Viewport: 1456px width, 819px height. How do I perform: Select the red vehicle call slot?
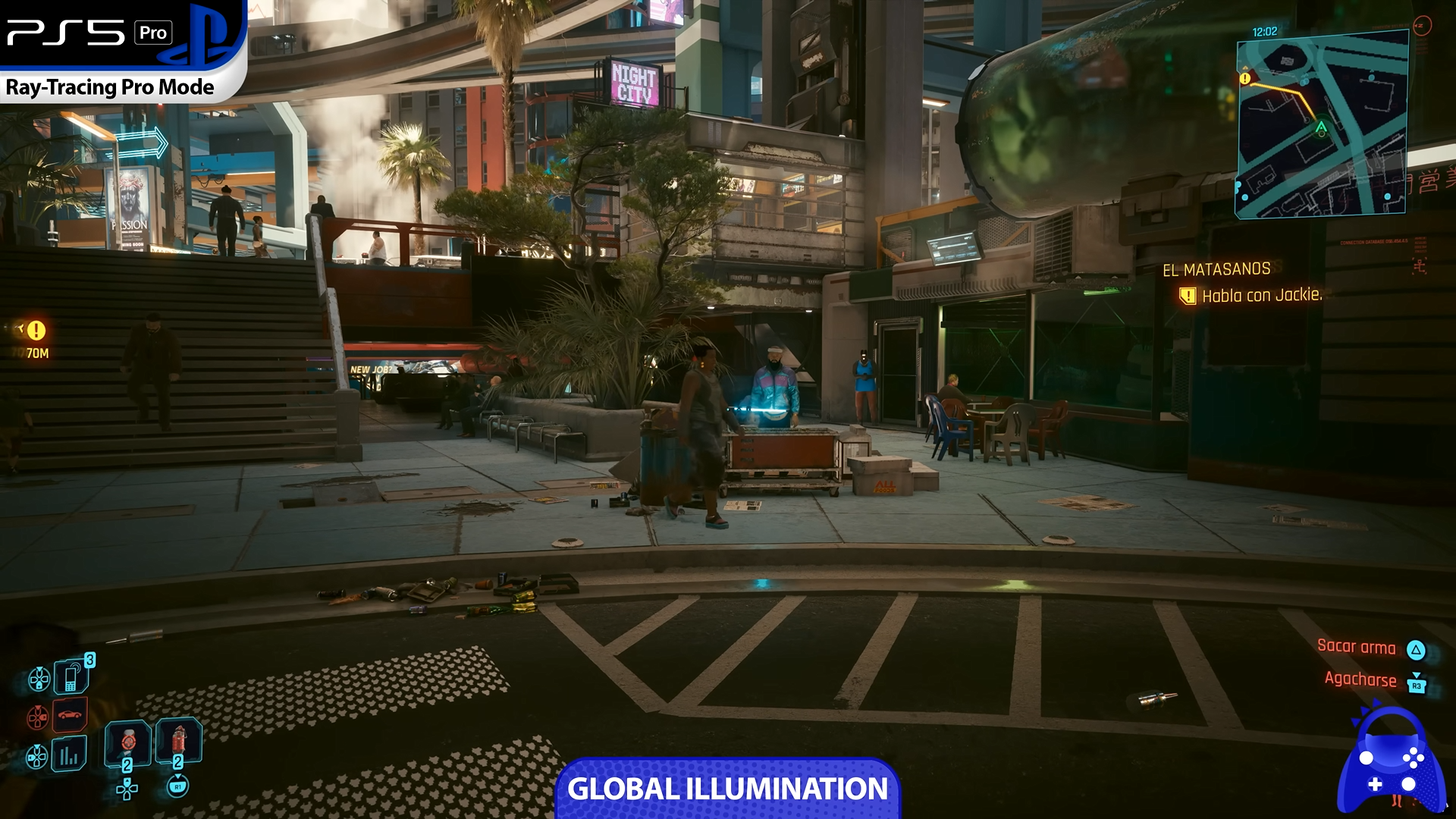71,714
